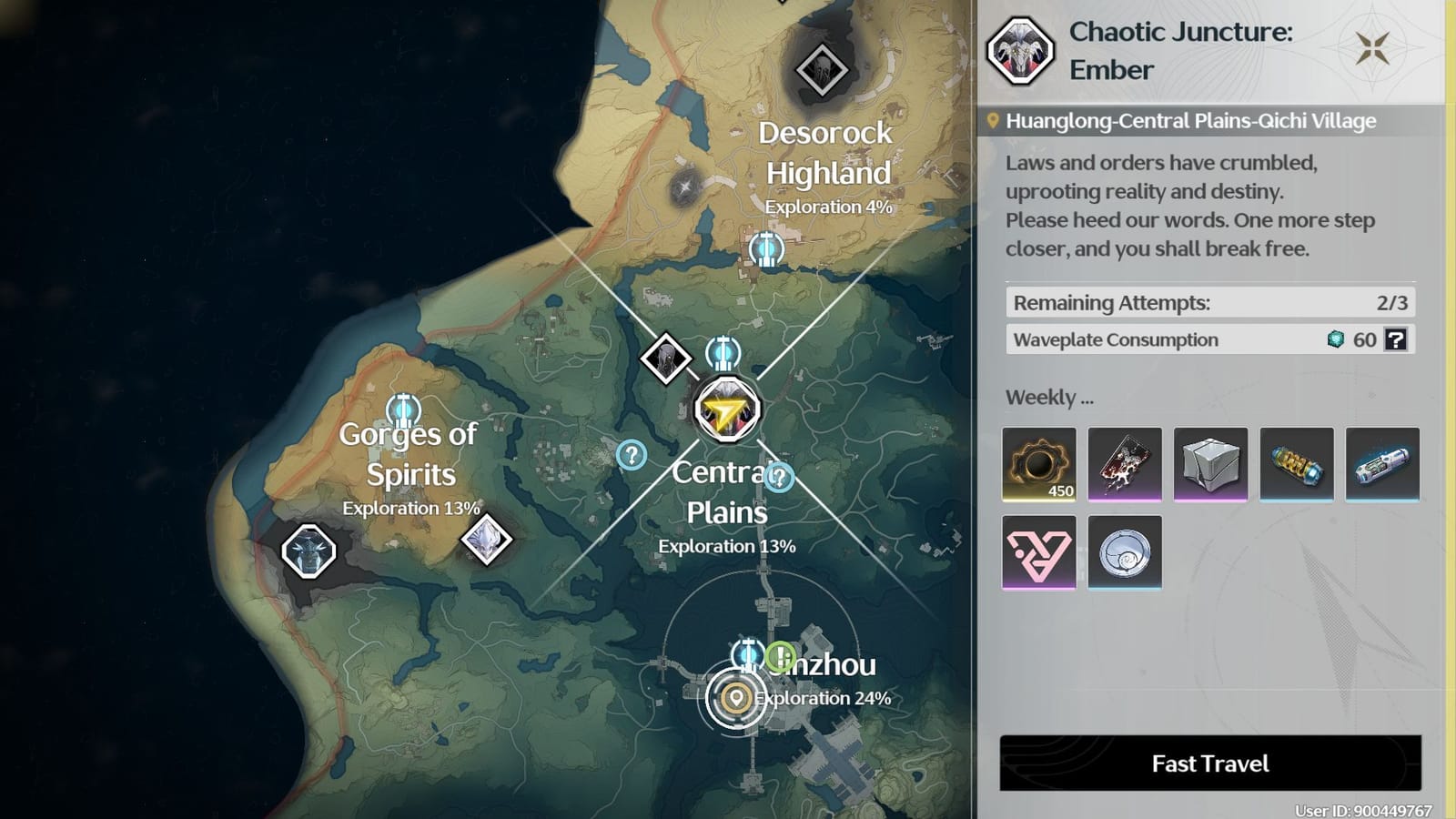Click the round sealed plate reward item
The height and width of the screenshot is (819, 1456).
(x=1125, y=552)
